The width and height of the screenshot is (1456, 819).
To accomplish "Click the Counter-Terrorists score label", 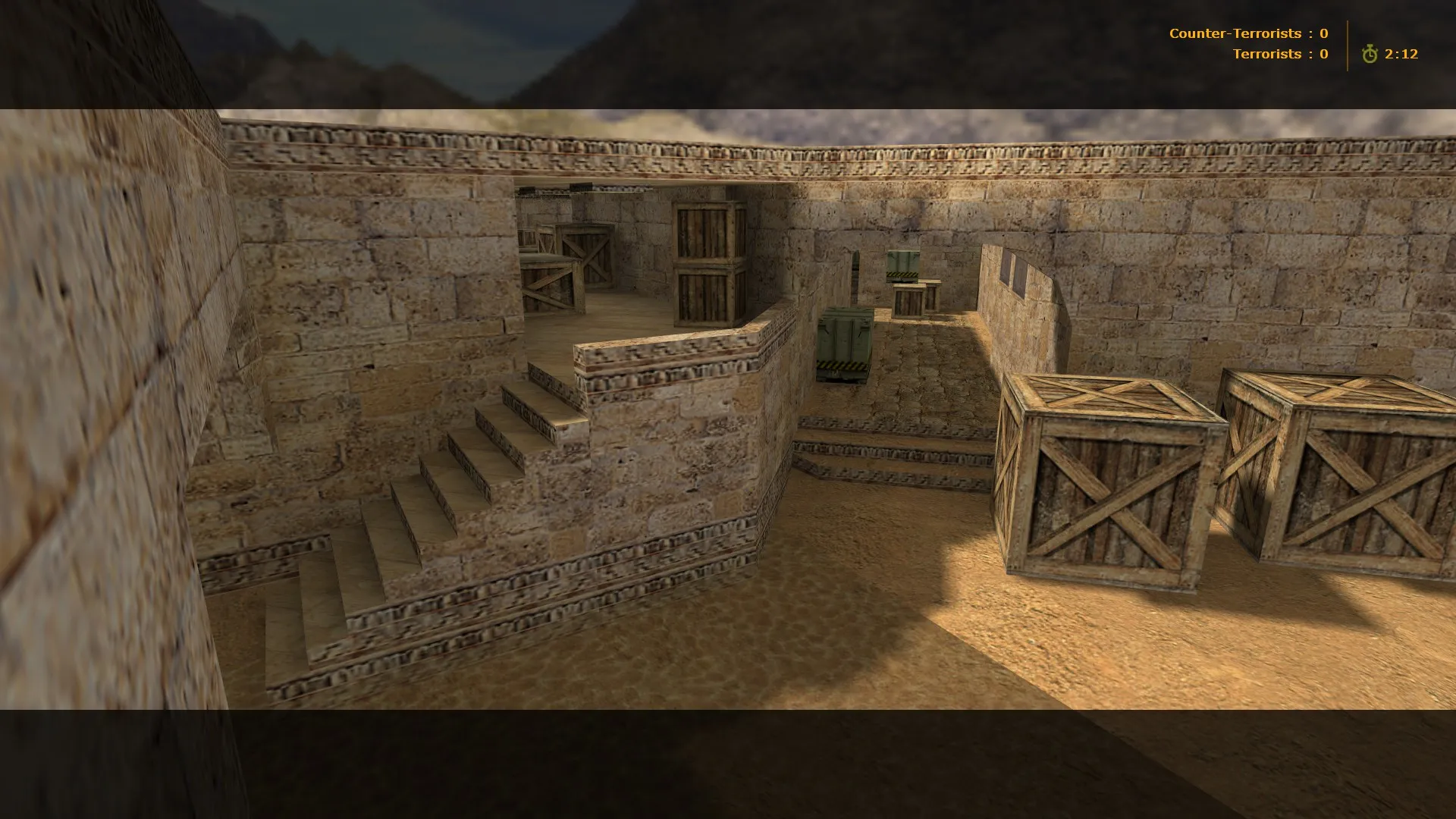I will [x=1236, y=33].
